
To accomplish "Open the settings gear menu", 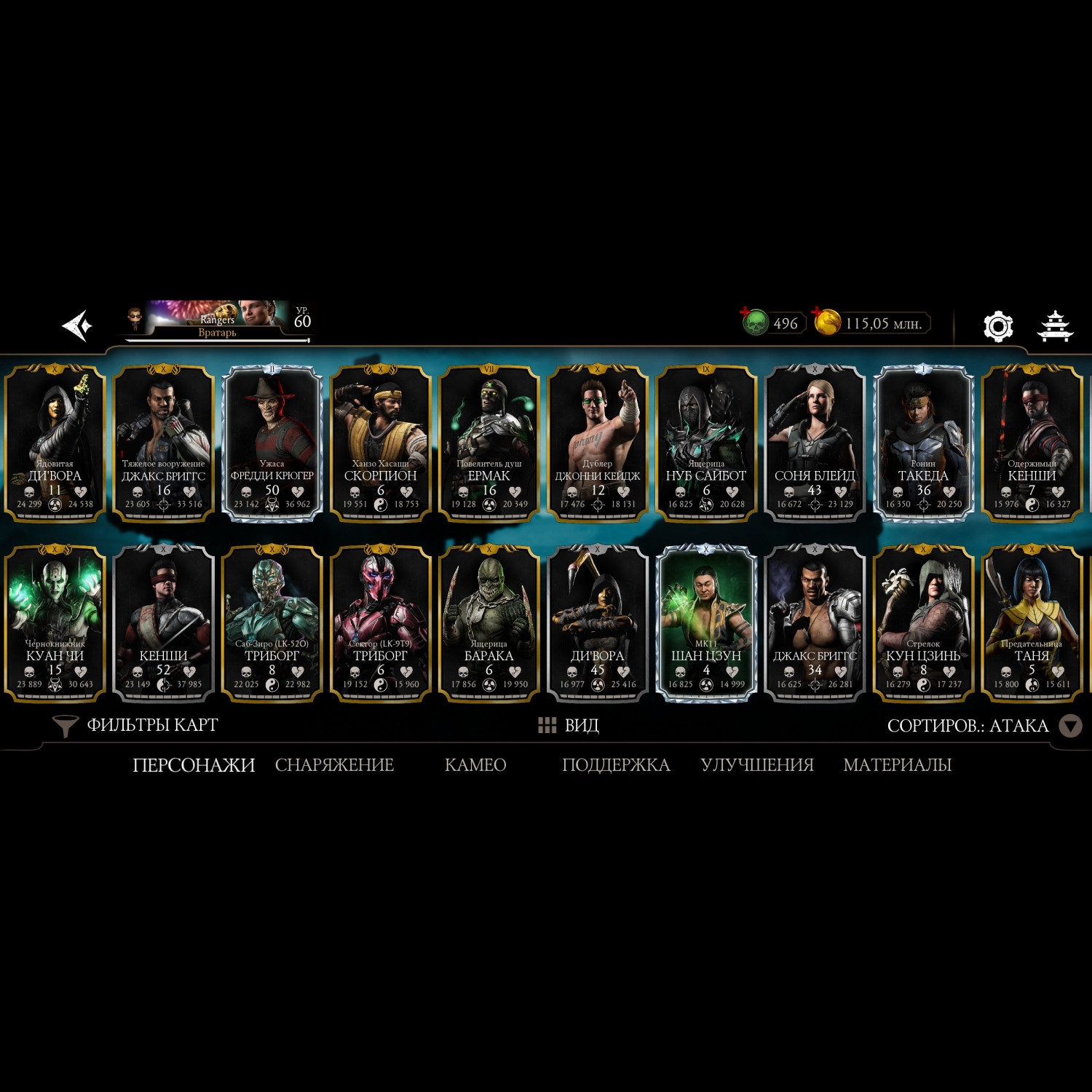I will 997,326.
